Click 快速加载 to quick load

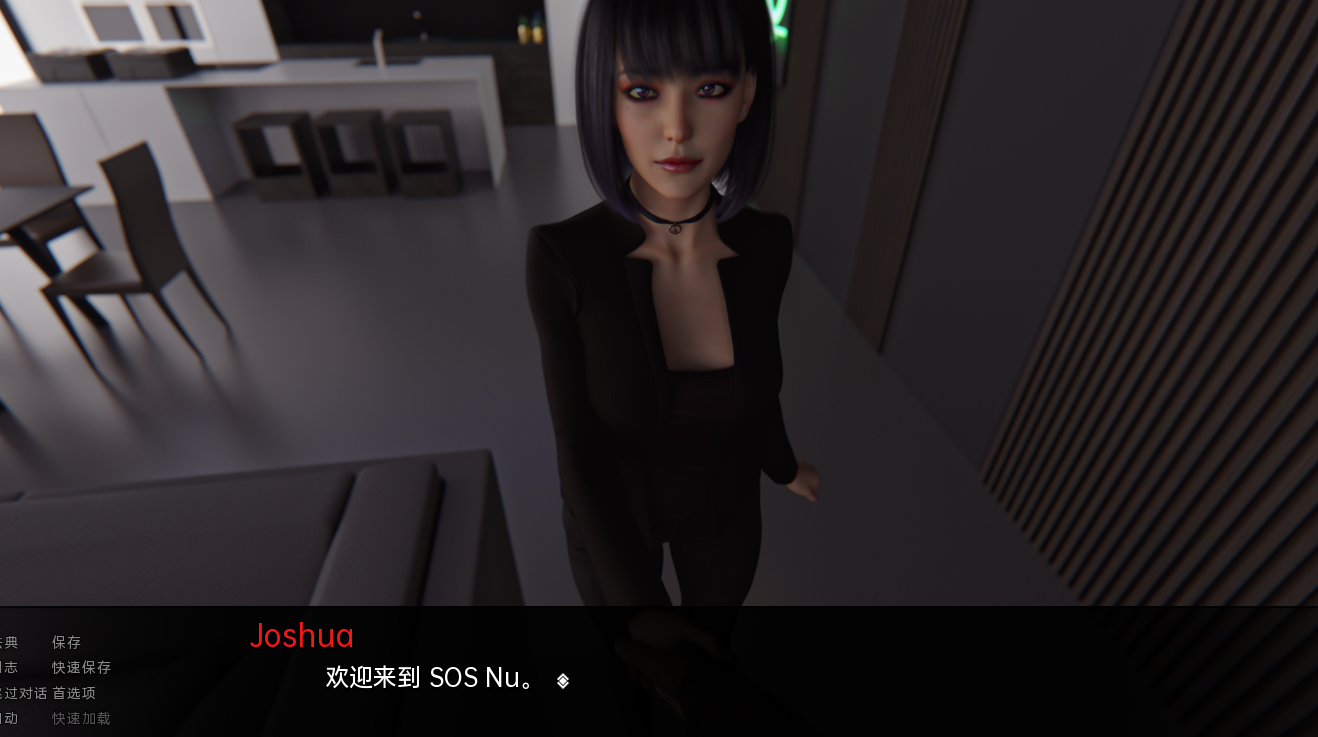tap(79, 717)
